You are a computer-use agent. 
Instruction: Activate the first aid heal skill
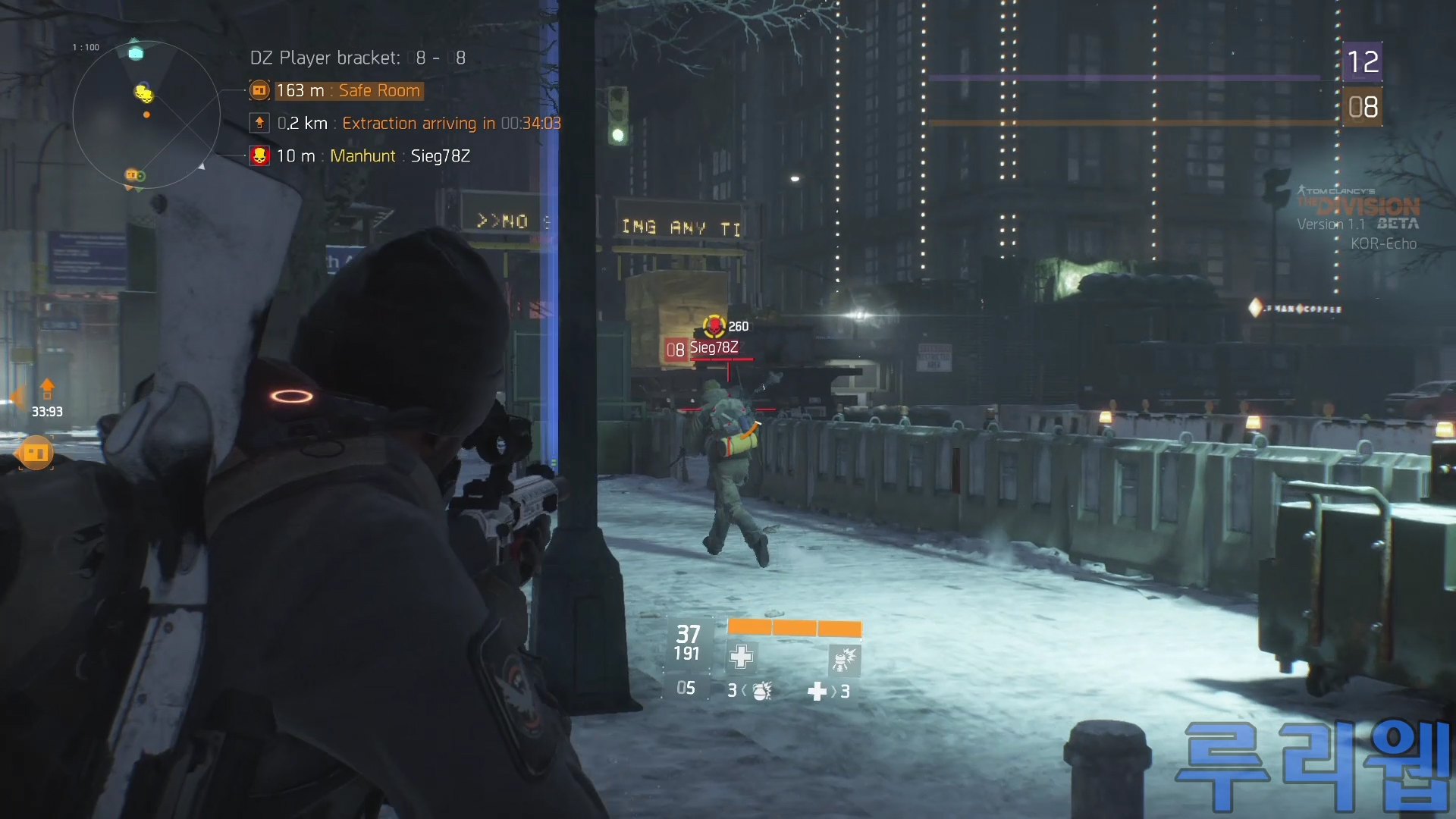point(741,657)
